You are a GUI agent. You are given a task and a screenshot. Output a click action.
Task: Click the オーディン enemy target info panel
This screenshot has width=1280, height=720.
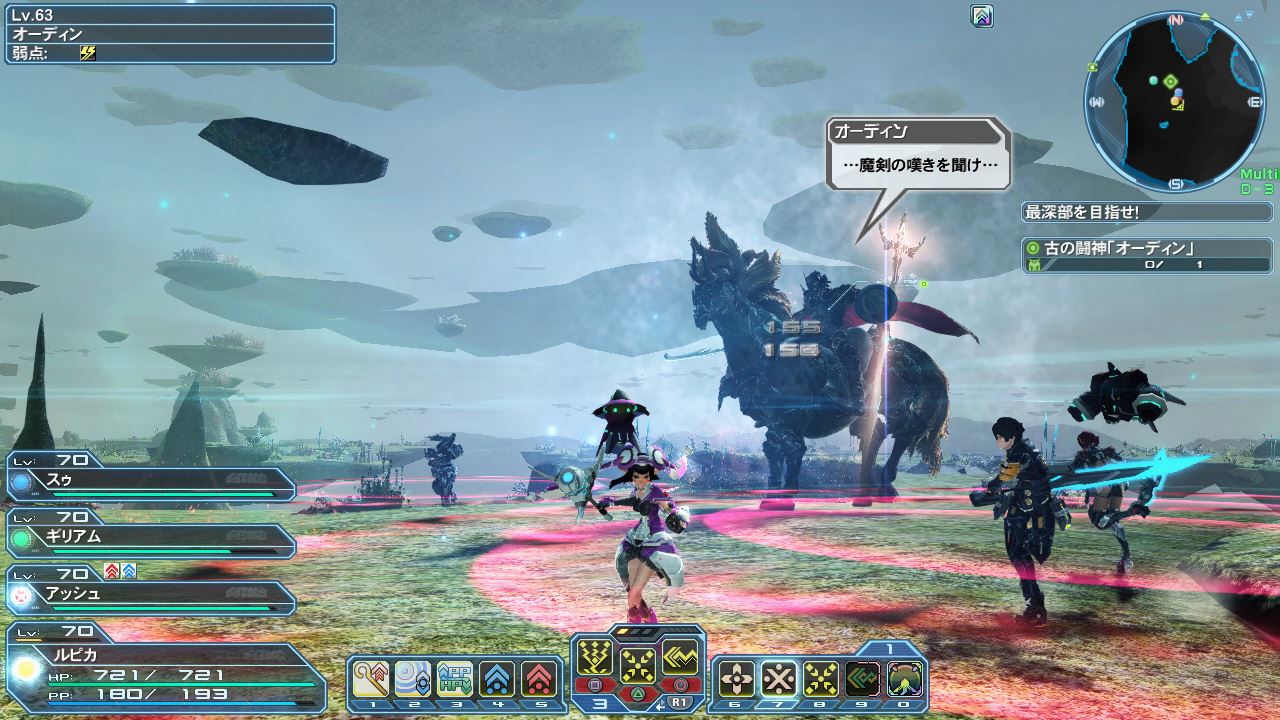click(170, 33)
